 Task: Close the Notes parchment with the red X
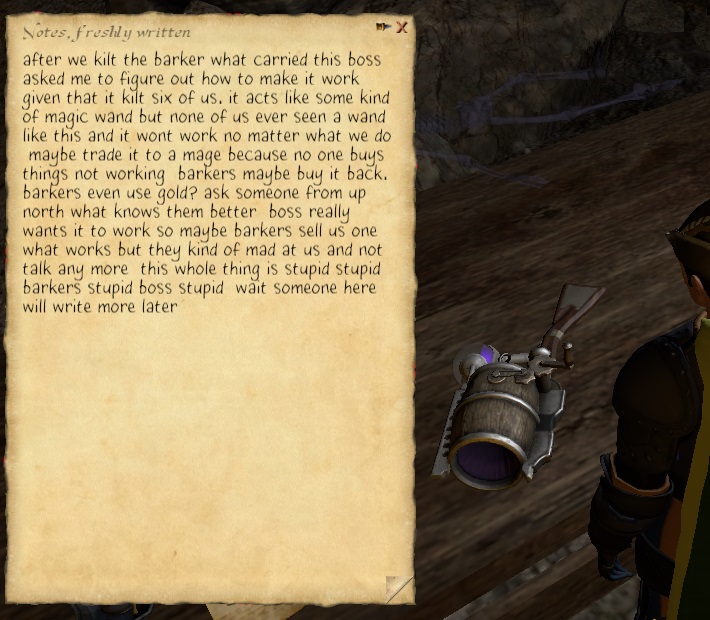pyautogui.click(x=401, y=27)
